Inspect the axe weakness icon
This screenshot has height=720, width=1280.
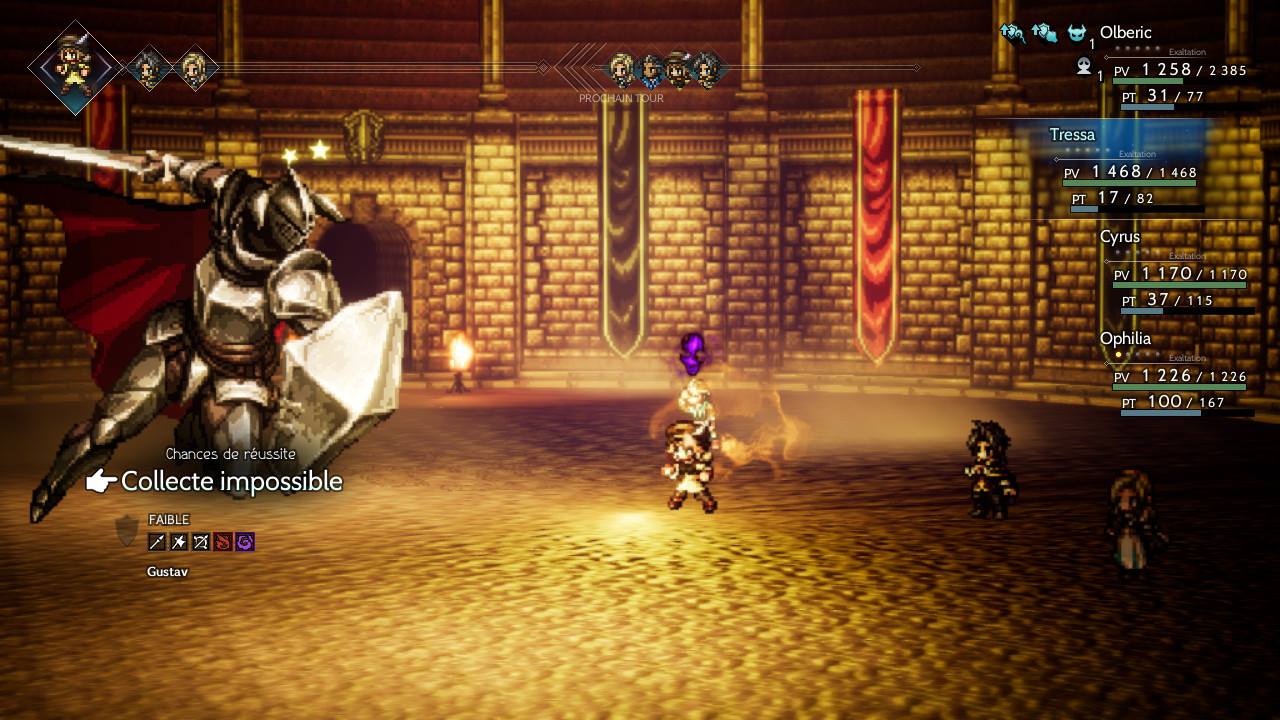tap(179, 542)
